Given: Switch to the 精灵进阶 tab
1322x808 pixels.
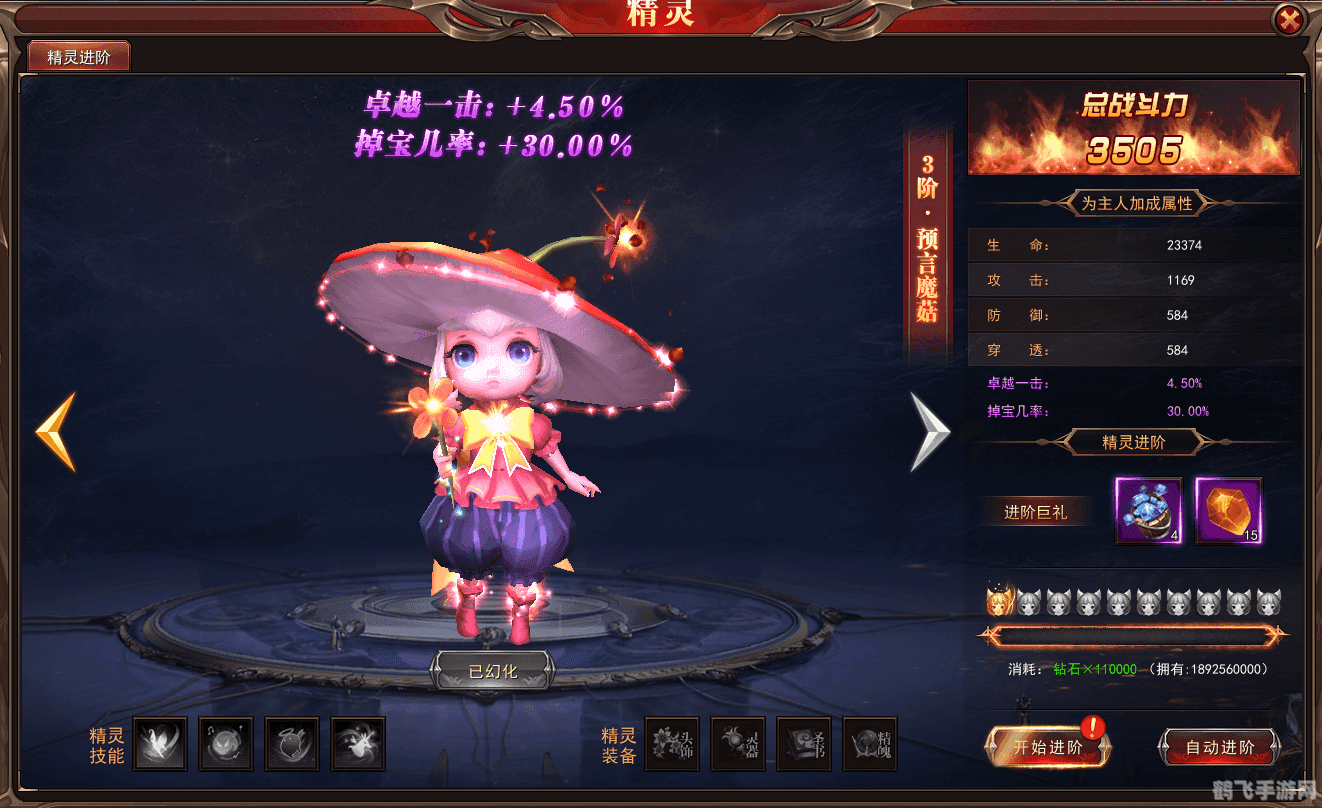Looking at the screenshot, I should point(80,56).
